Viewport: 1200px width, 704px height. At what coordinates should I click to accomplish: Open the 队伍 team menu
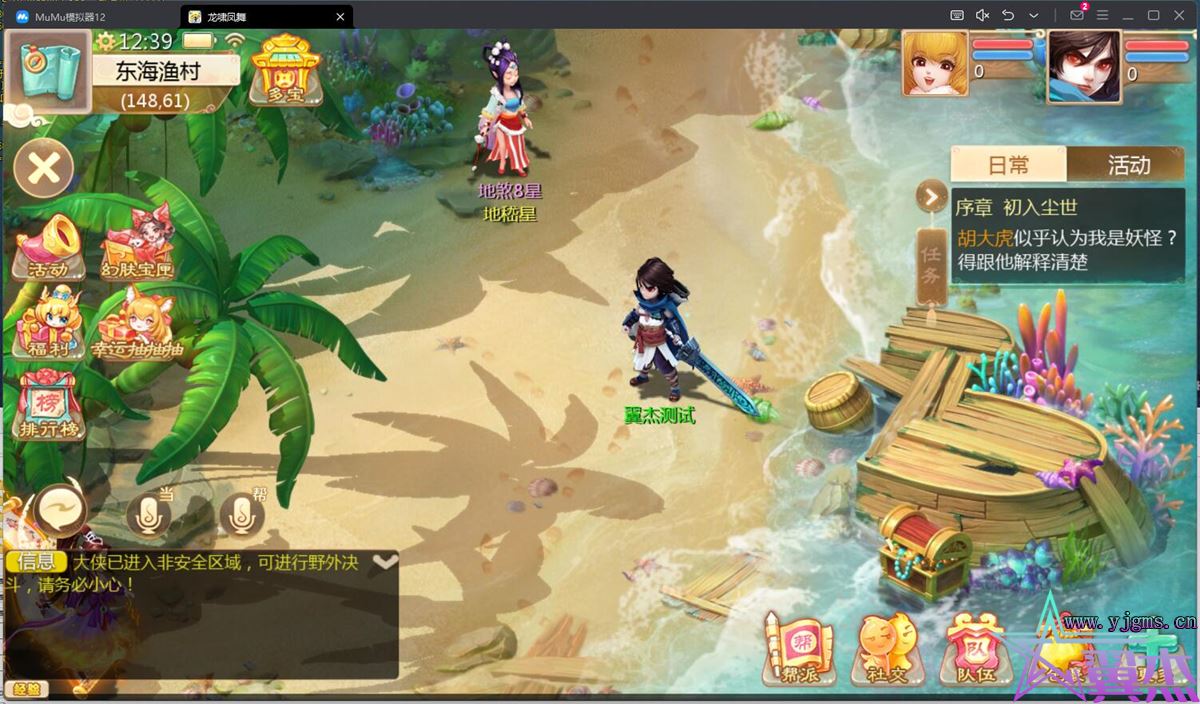pyautogui.click(x=971, y=649)
